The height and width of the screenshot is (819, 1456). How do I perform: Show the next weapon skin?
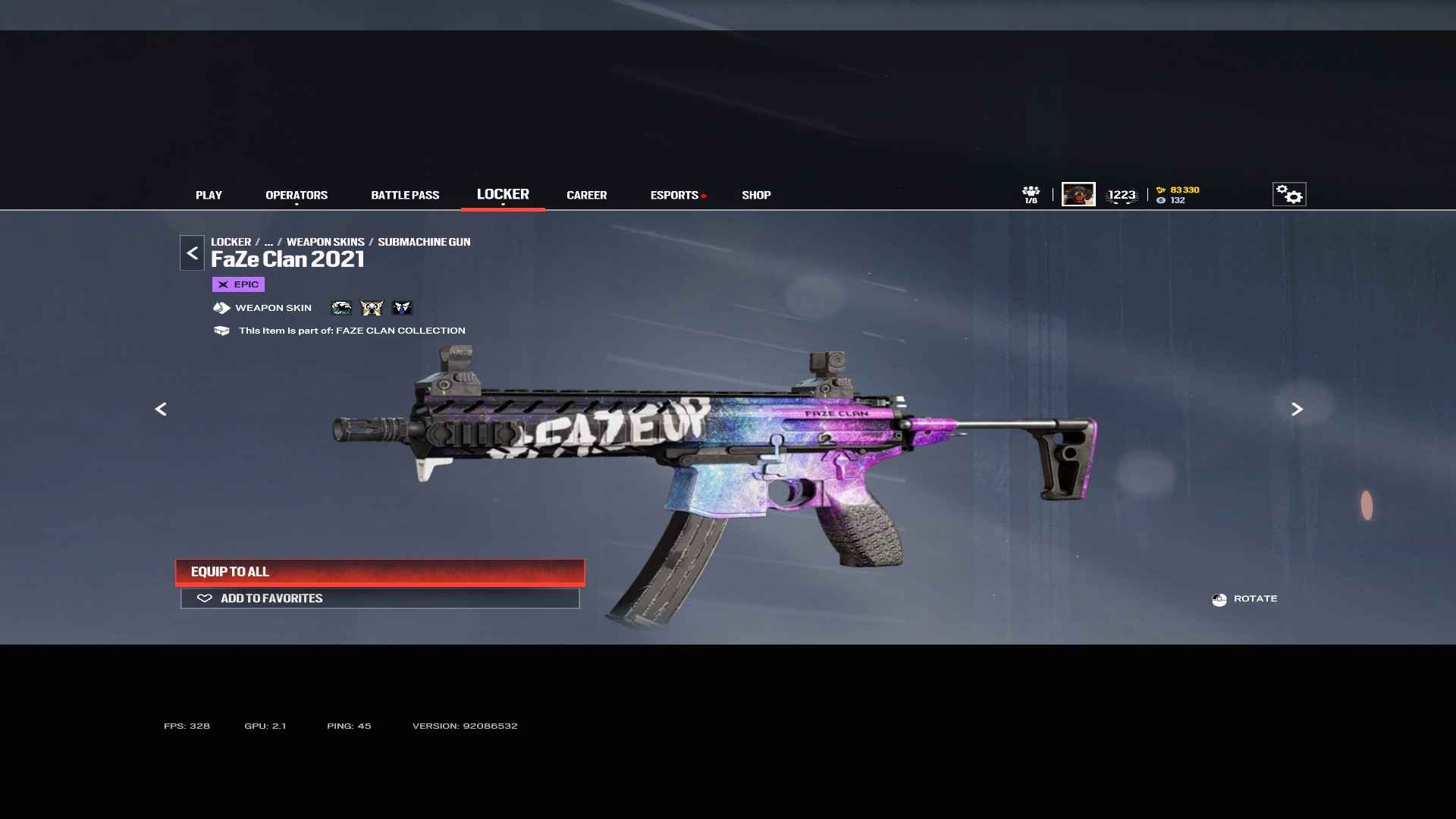(x=1297, y=409)
